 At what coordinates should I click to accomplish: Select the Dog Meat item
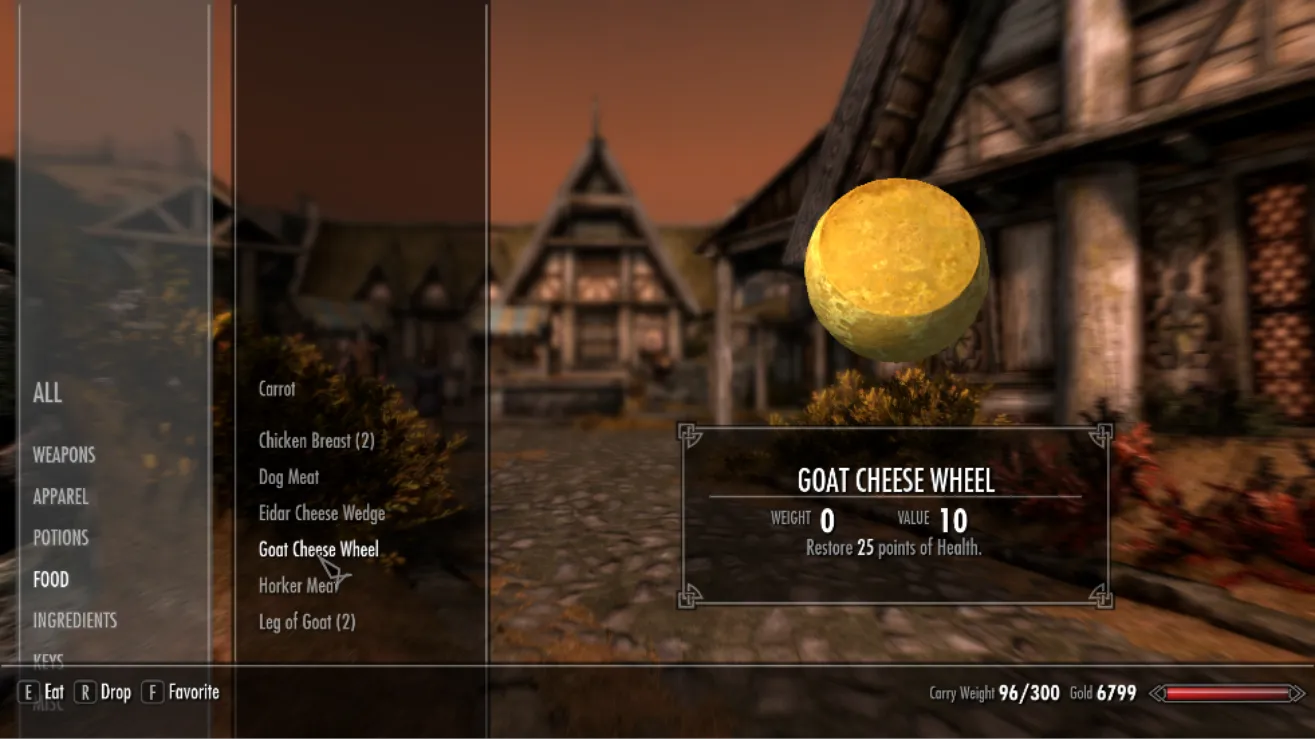(289, 477)
